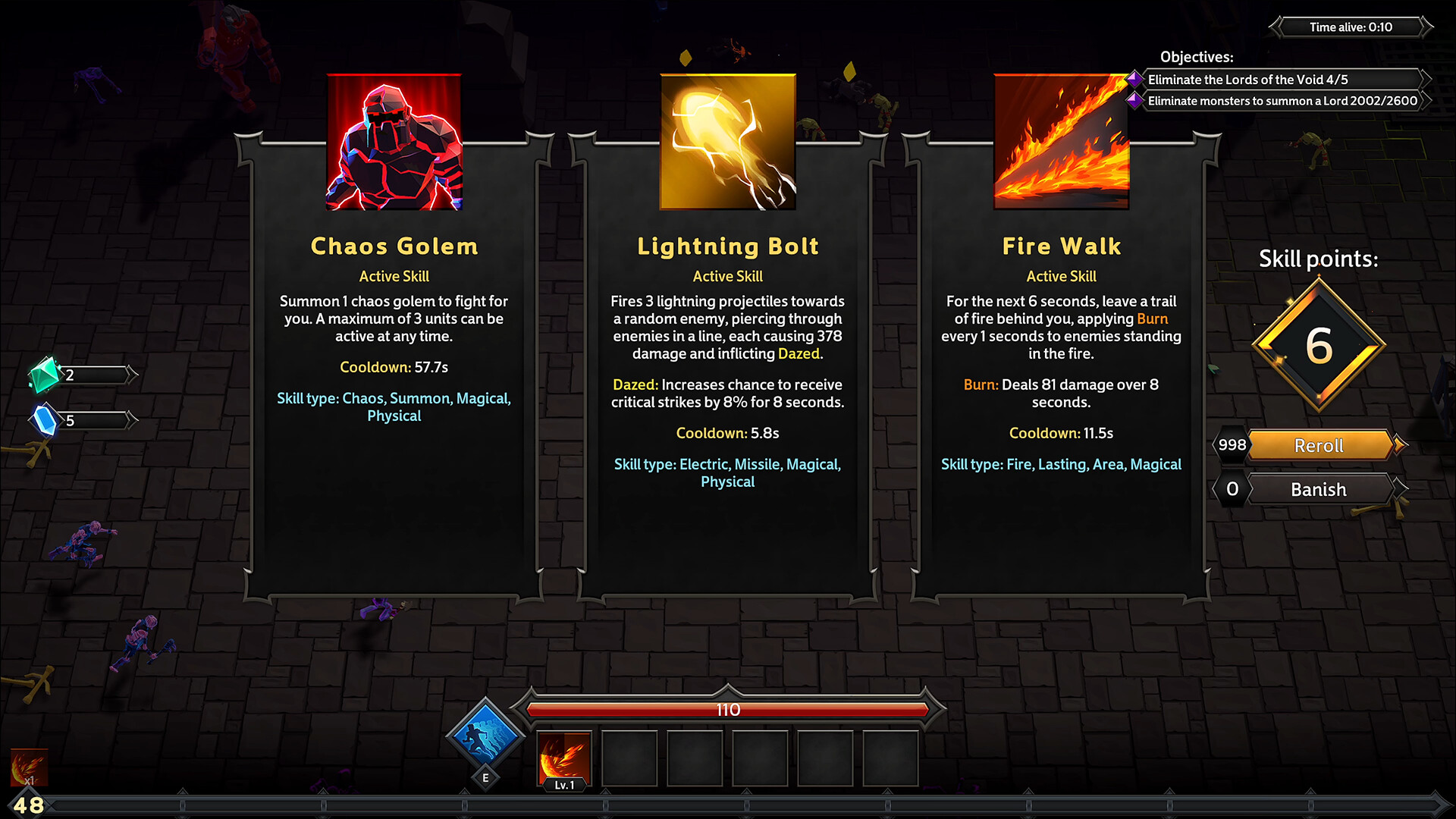Select the Chaos Golem skill icon

pos(394,141)
